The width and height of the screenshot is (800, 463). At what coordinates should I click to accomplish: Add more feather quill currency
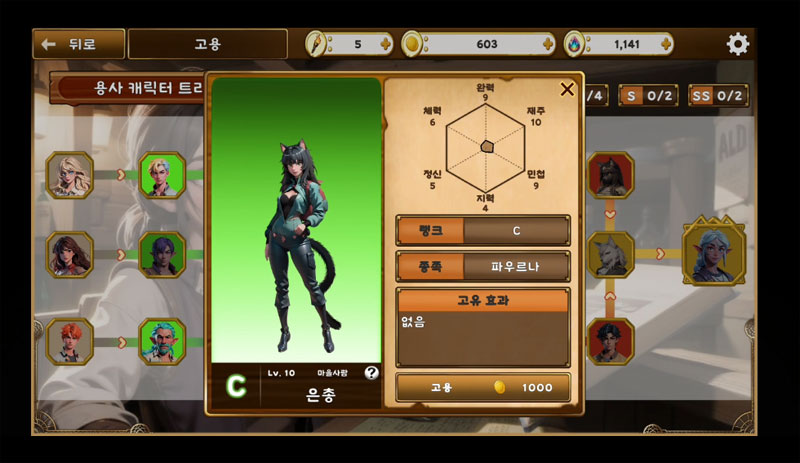click(385, 44)
